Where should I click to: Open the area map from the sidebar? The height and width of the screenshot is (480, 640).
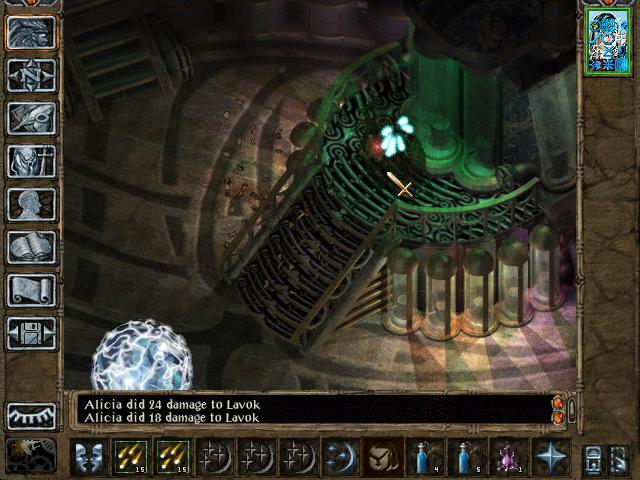pos(31,76)
